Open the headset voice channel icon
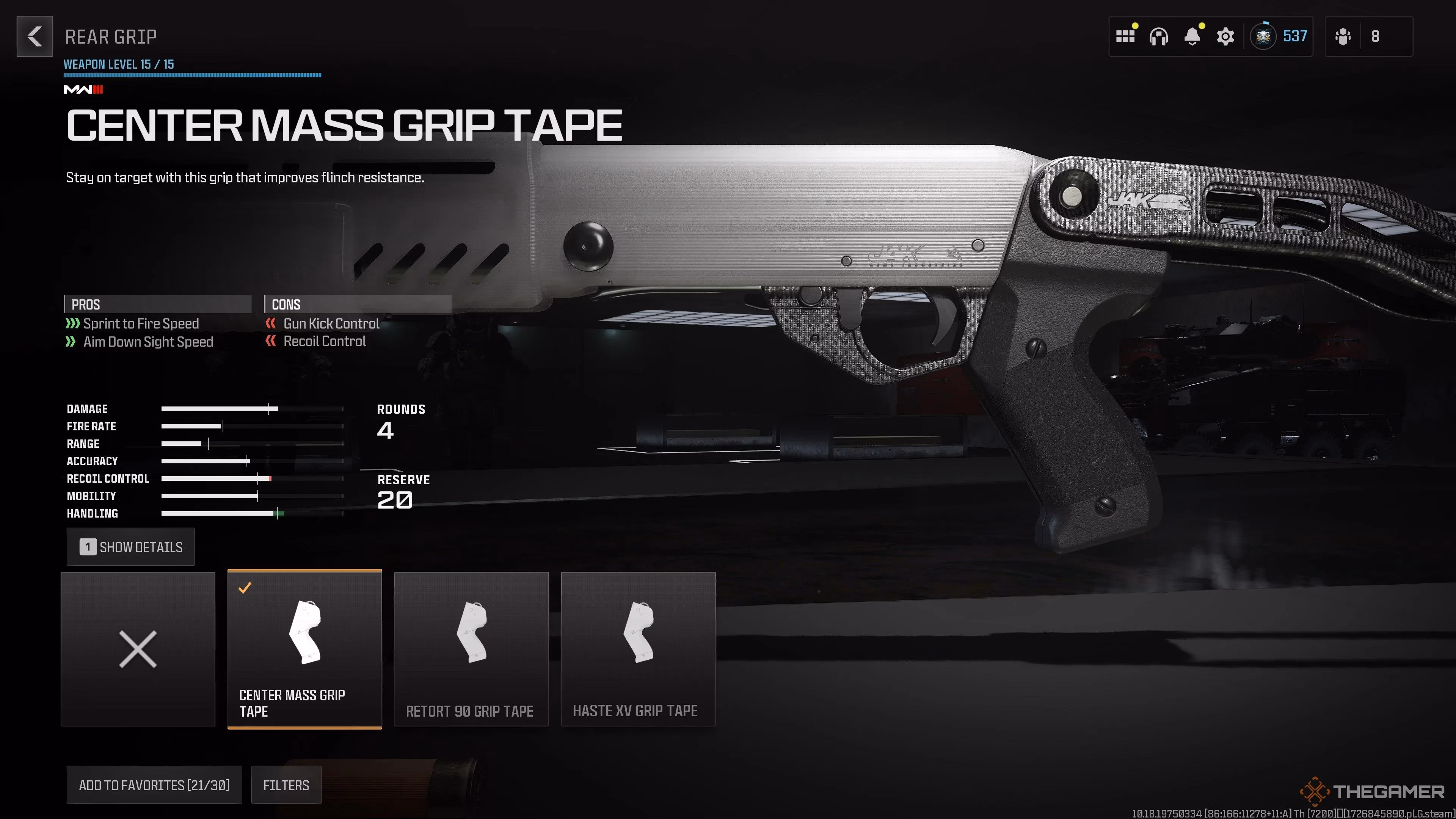 1158,37
